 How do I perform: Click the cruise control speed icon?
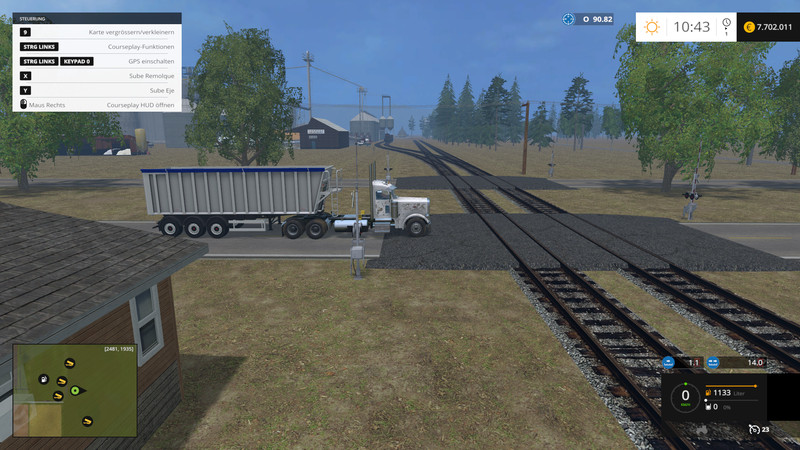752,429
